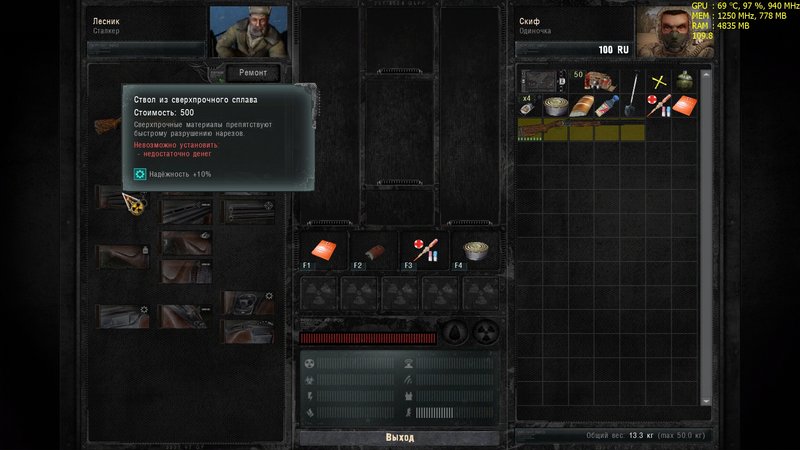Click the Ремонт repair button
800x450 pixels.
252,73
